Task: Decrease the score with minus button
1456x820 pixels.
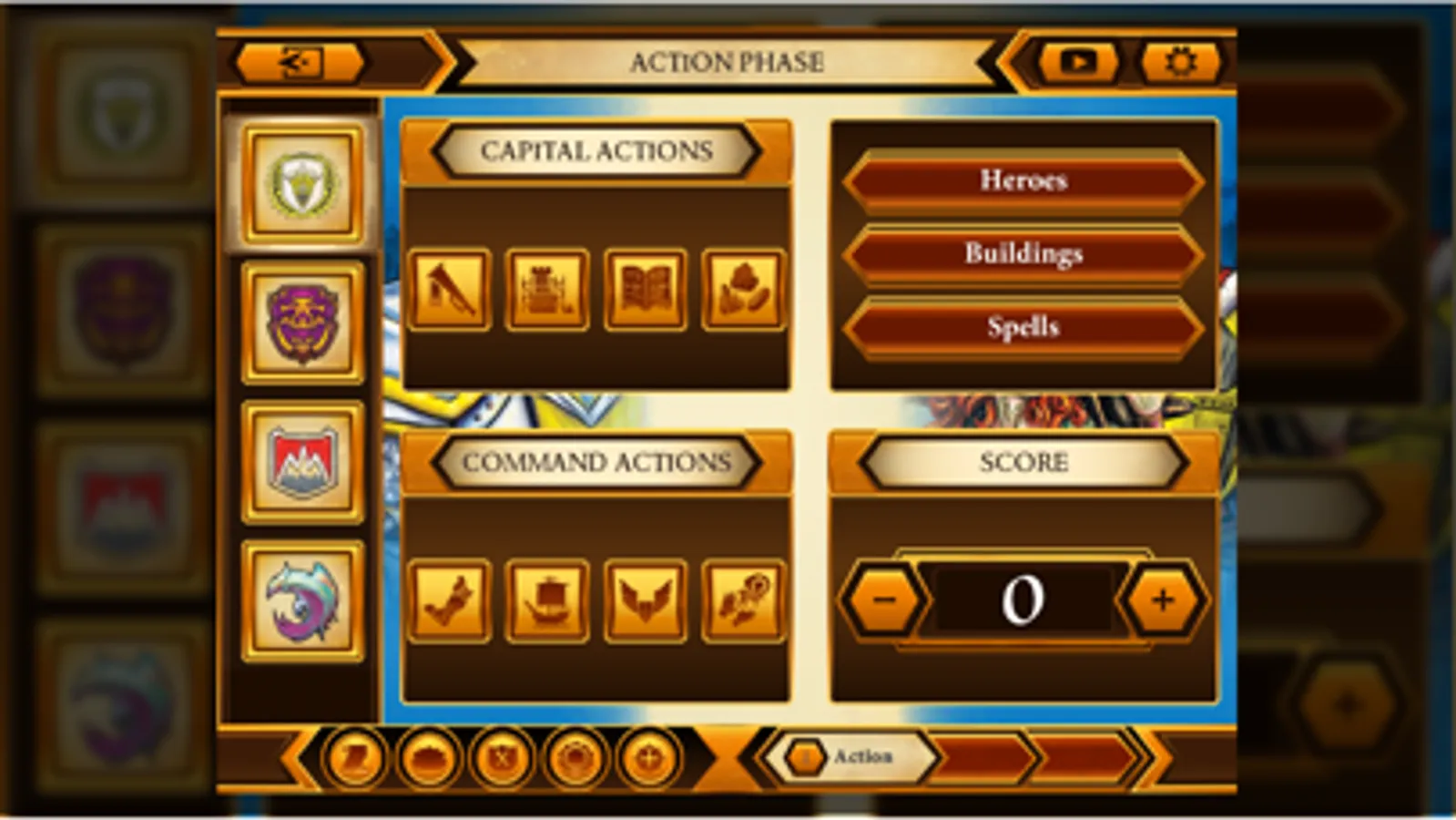Action: click(884, 600)
